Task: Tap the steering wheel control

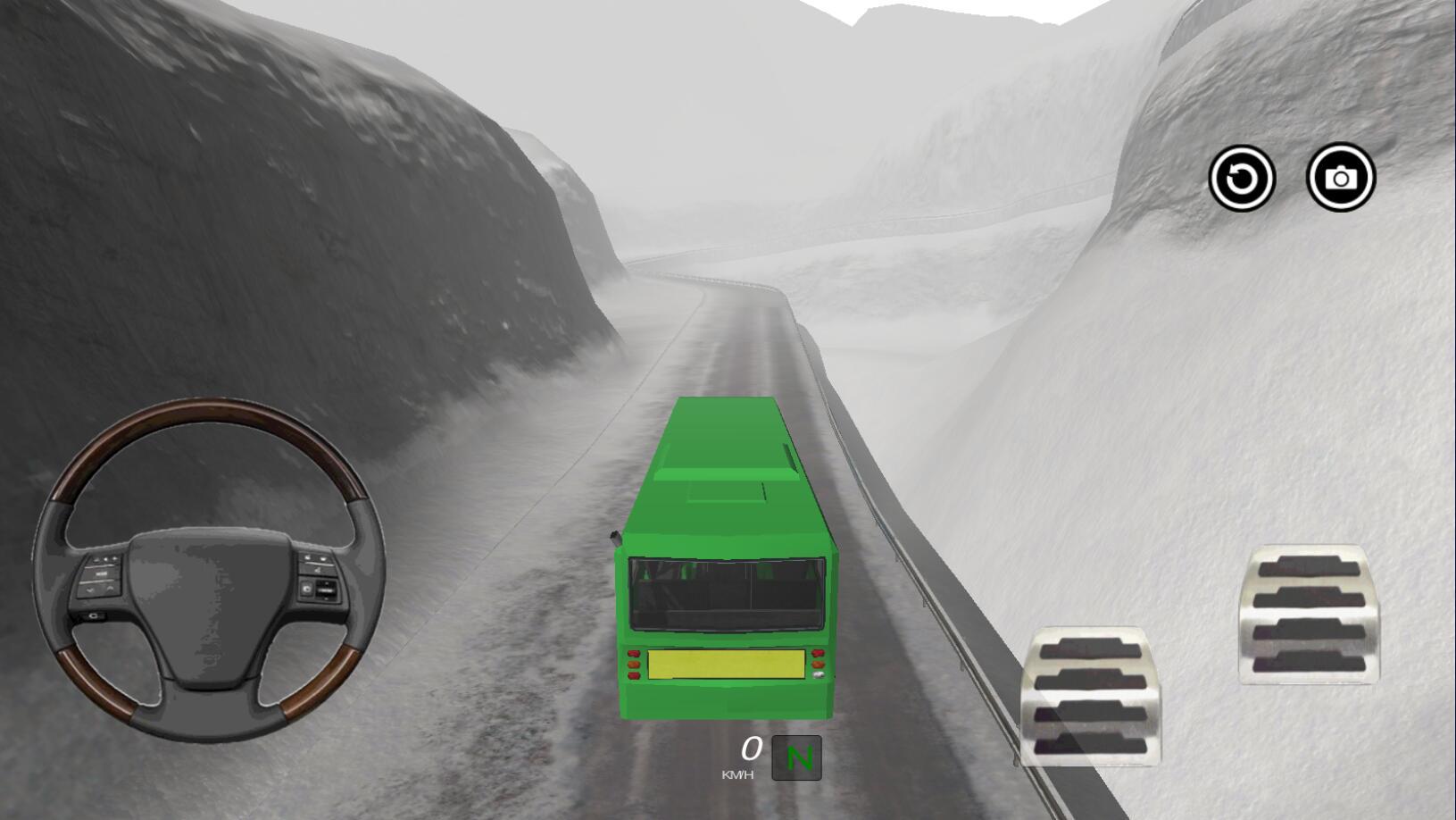Action: [209, 570]
